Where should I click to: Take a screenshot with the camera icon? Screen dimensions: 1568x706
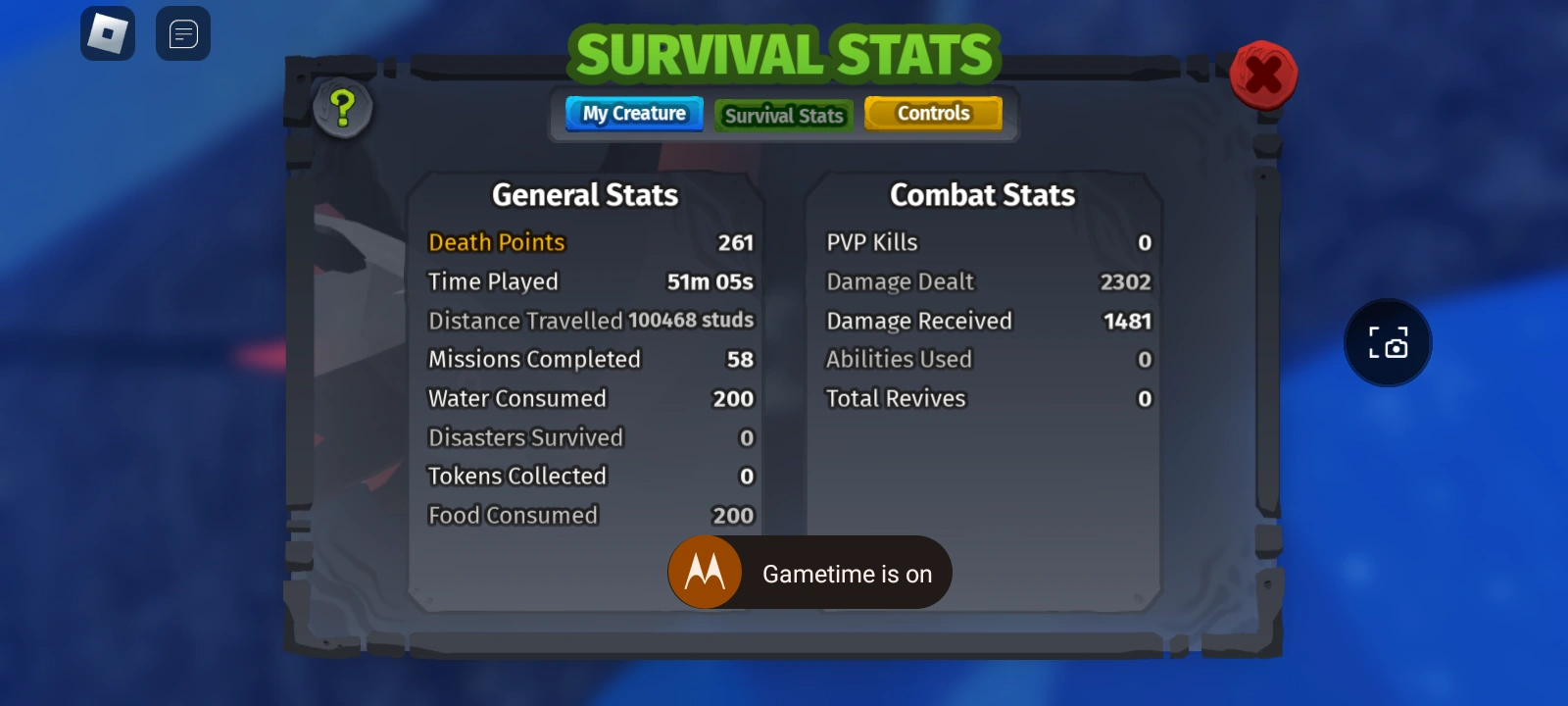pos(1388,343)
